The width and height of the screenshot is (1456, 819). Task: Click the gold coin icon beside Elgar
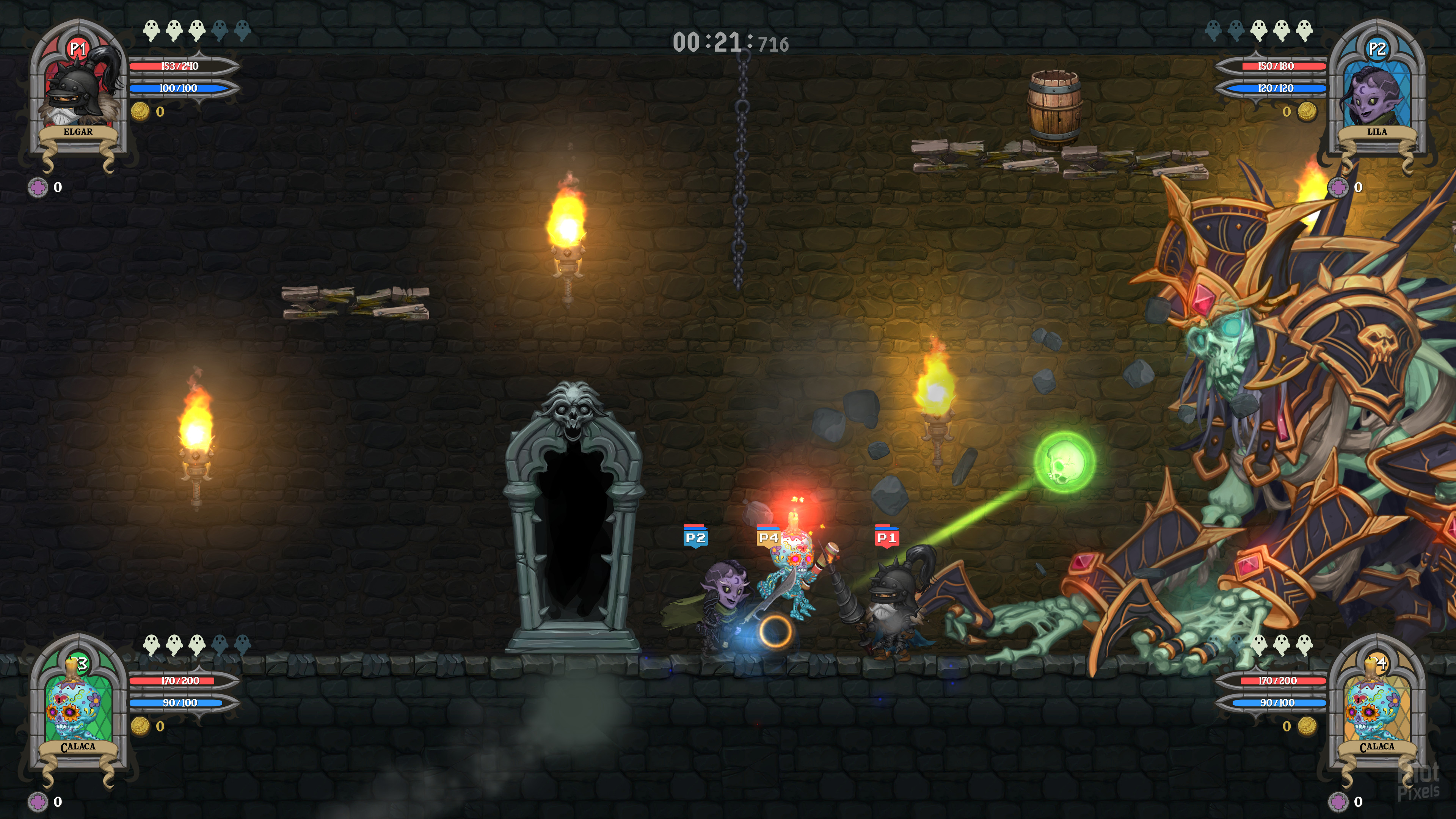[x=140, y=111]
